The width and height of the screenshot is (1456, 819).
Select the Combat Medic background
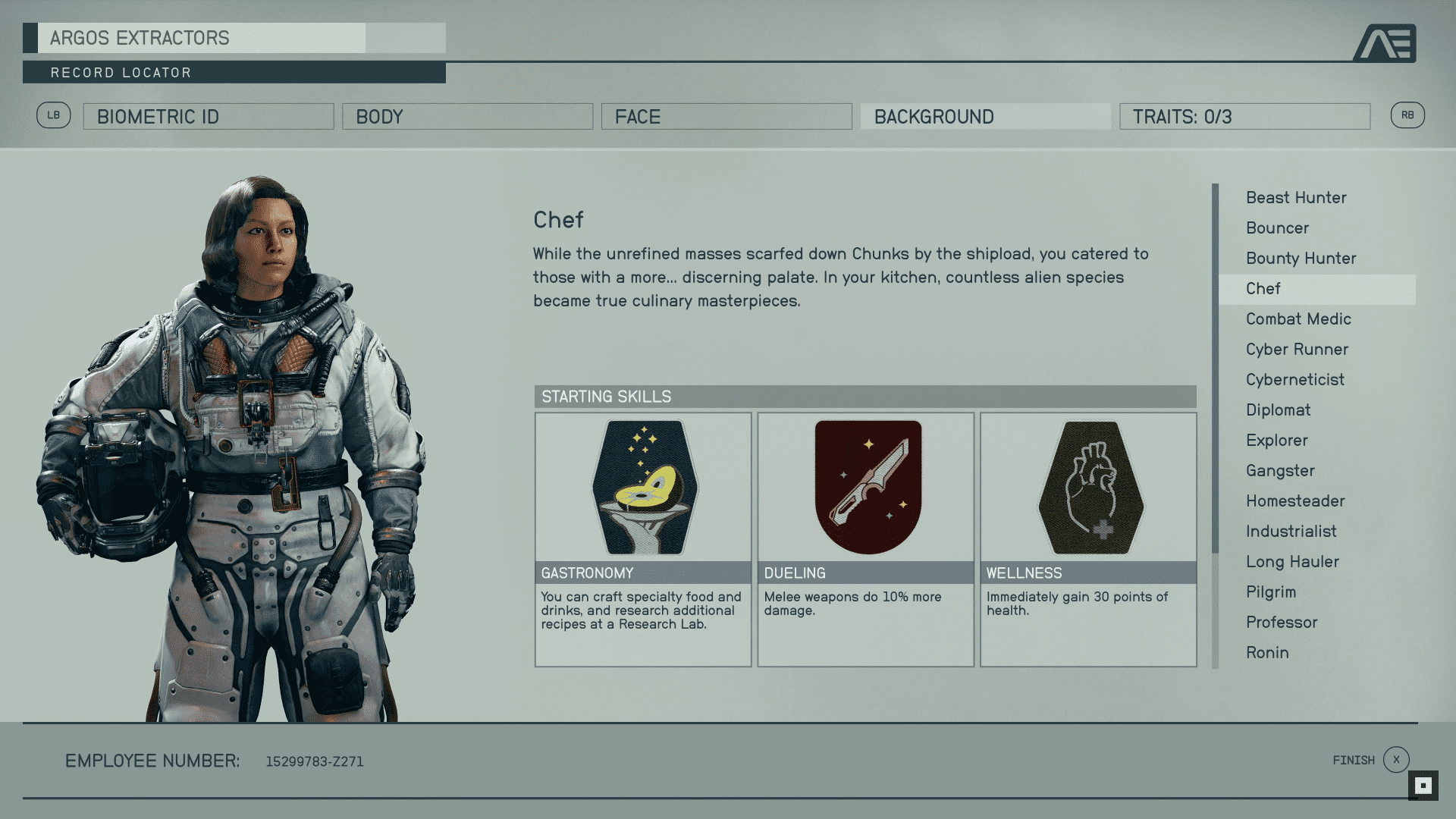(1298, 319)
